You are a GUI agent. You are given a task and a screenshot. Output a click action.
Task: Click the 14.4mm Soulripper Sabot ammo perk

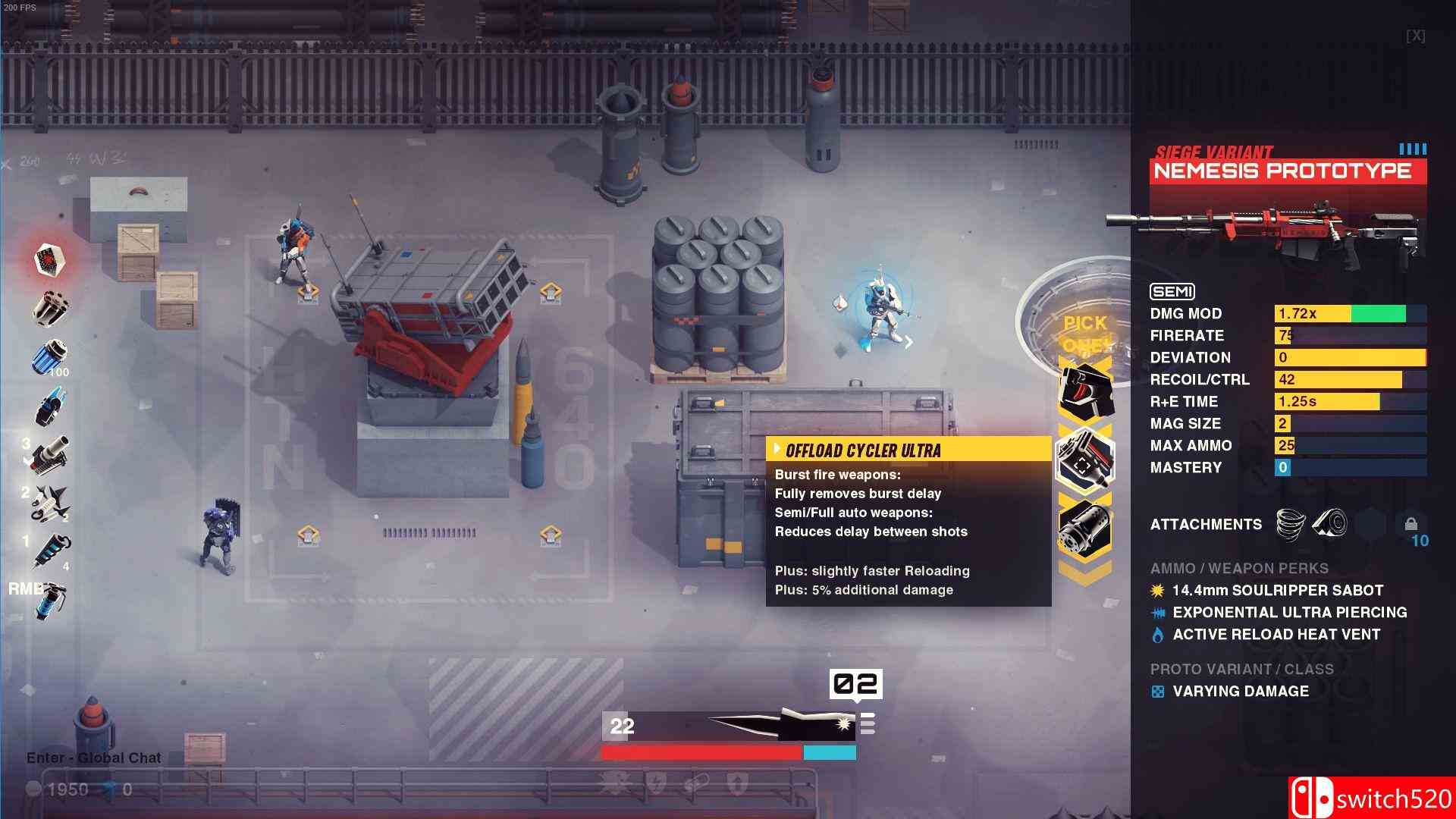(1278, 590)
